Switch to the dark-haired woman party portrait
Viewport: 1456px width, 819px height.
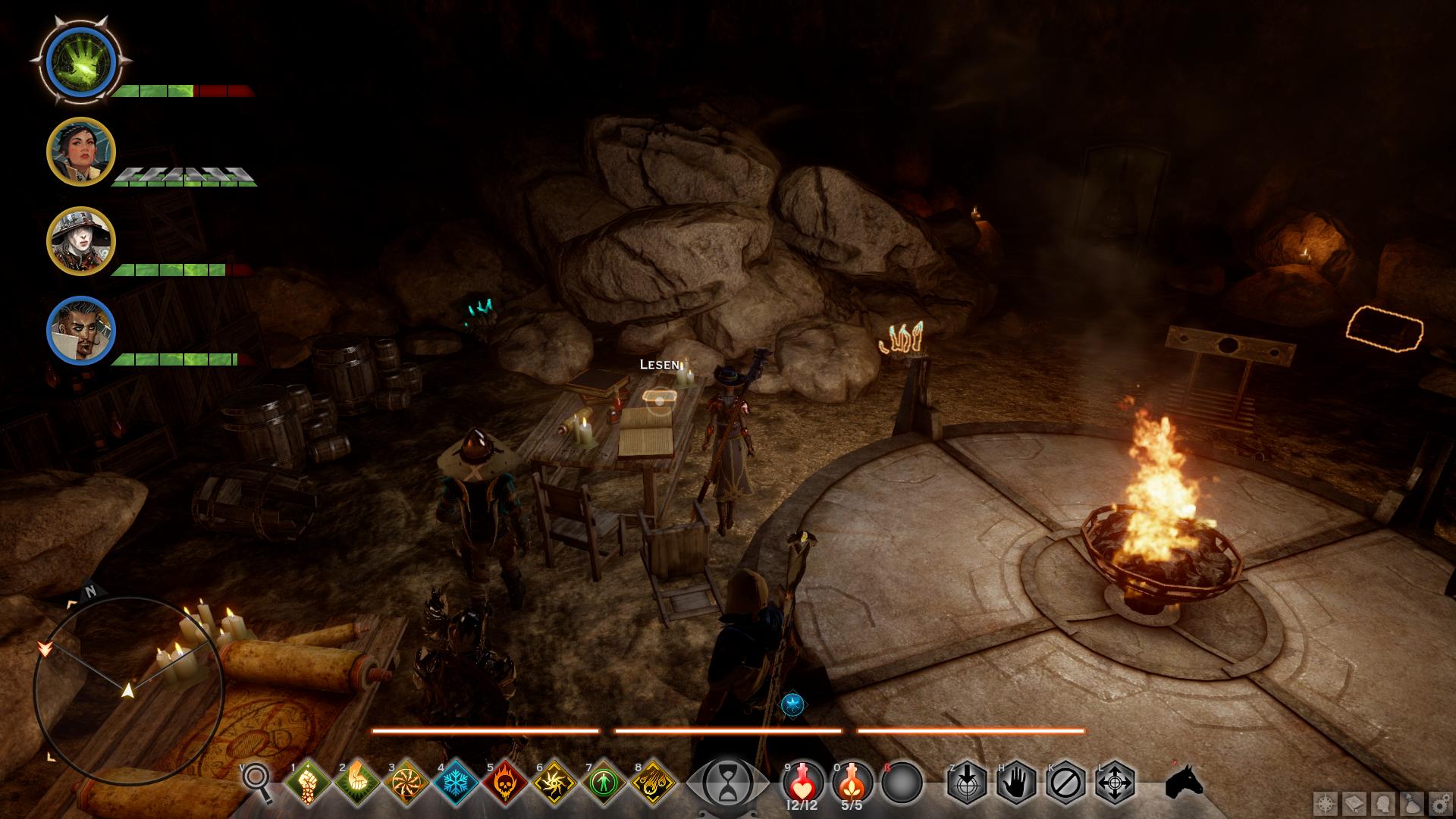80,152
